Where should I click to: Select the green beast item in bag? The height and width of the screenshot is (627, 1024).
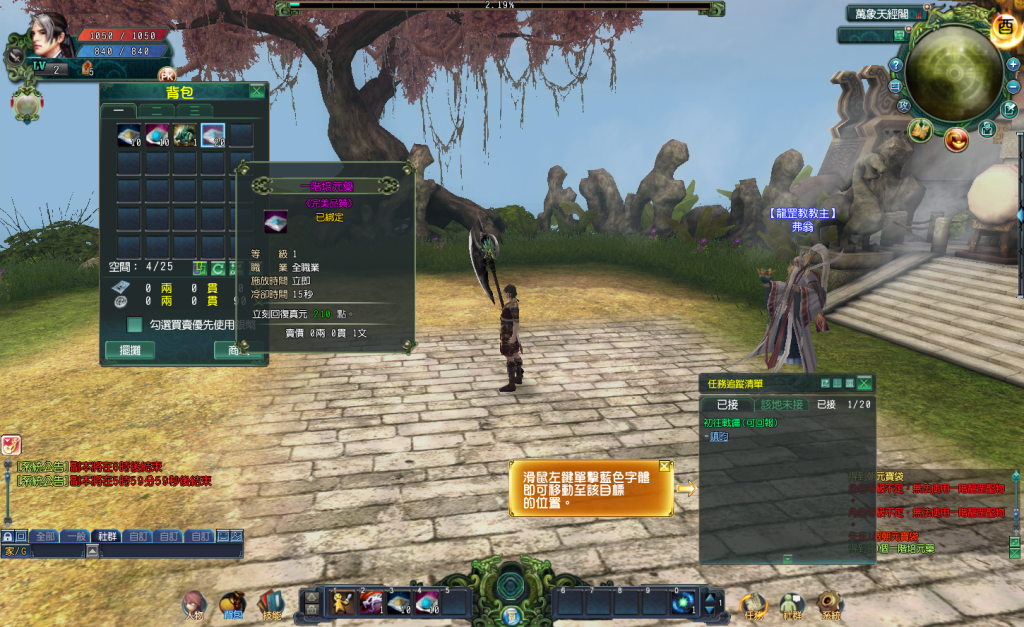click(x=185, y=135)
